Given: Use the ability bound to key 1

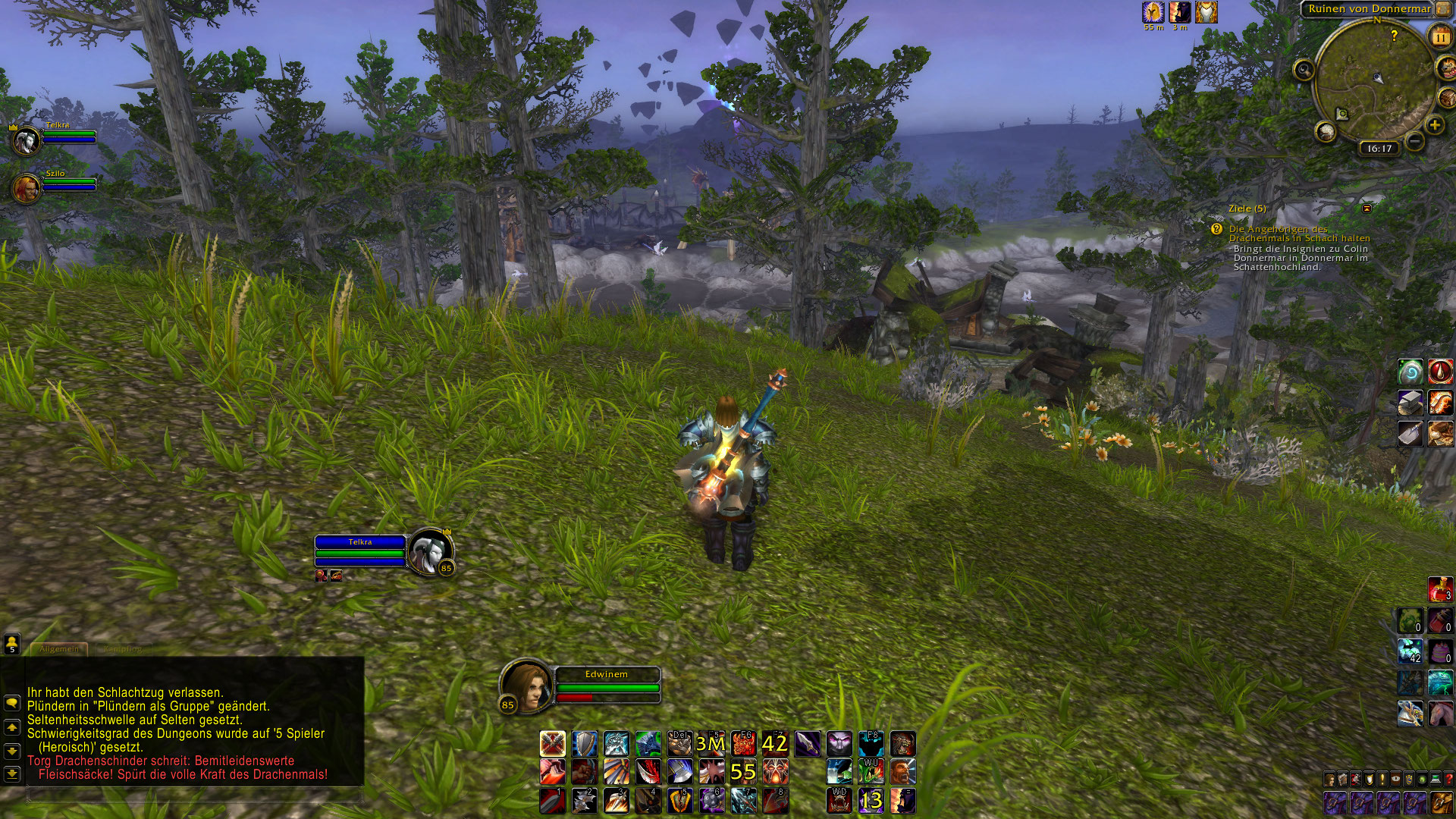Looking at the screenshot, I should [x=552, y=800].
